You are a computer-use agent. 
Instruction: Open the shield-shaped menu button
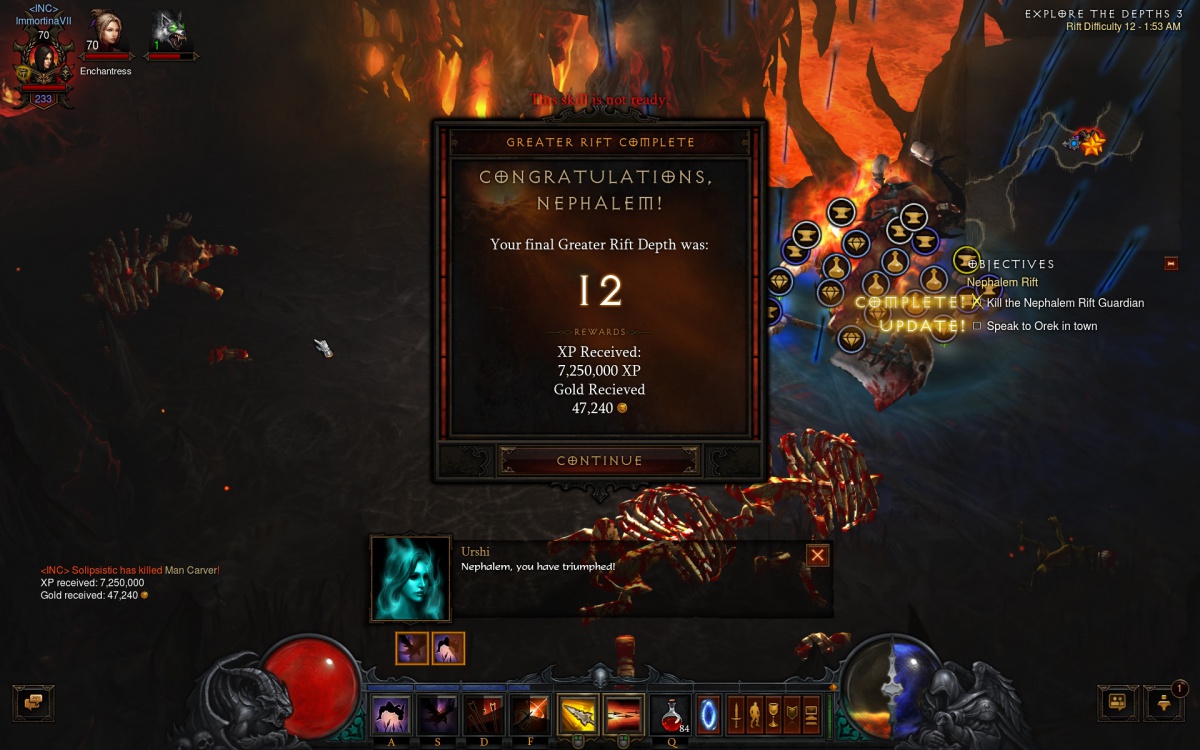pos(792,716)
